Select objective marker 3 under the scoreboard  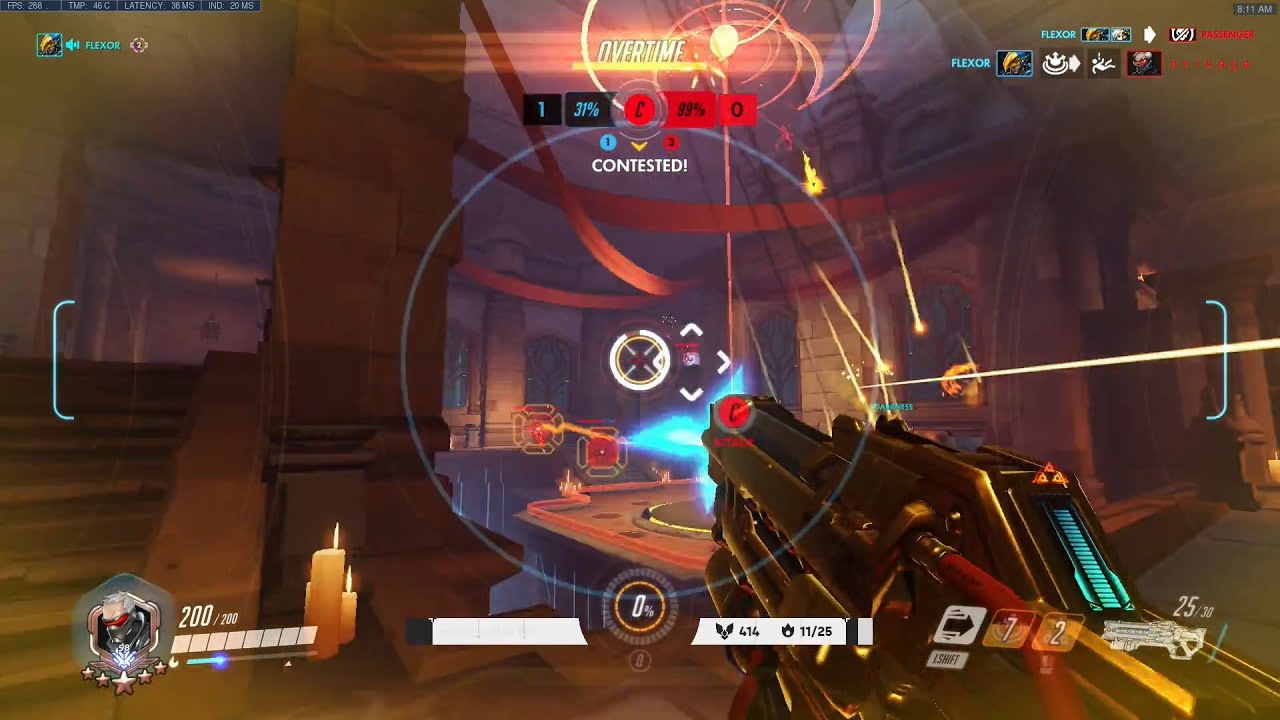pos(670,141)
